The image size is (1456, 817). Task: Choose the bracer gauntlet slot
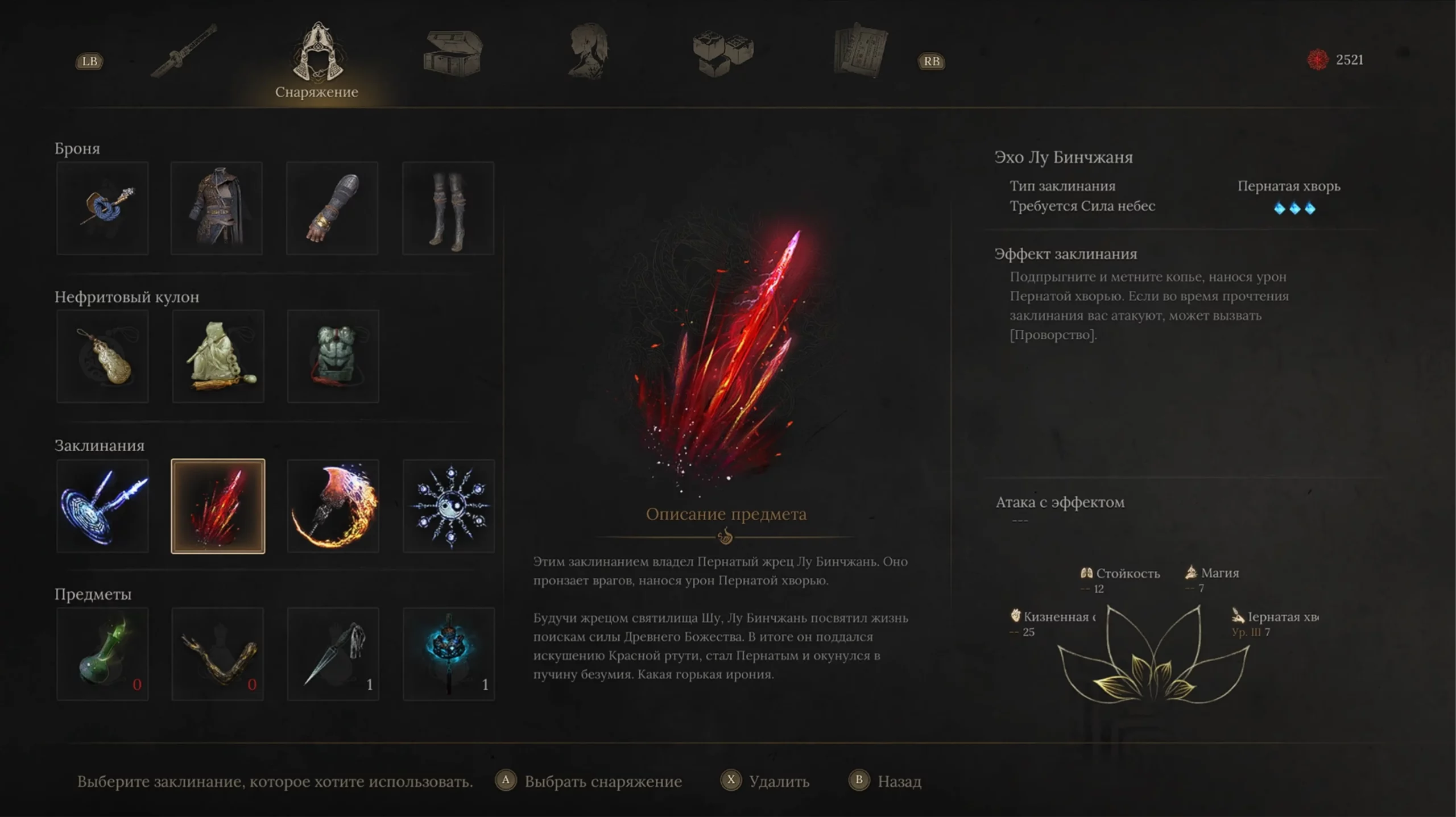point(332,208)
